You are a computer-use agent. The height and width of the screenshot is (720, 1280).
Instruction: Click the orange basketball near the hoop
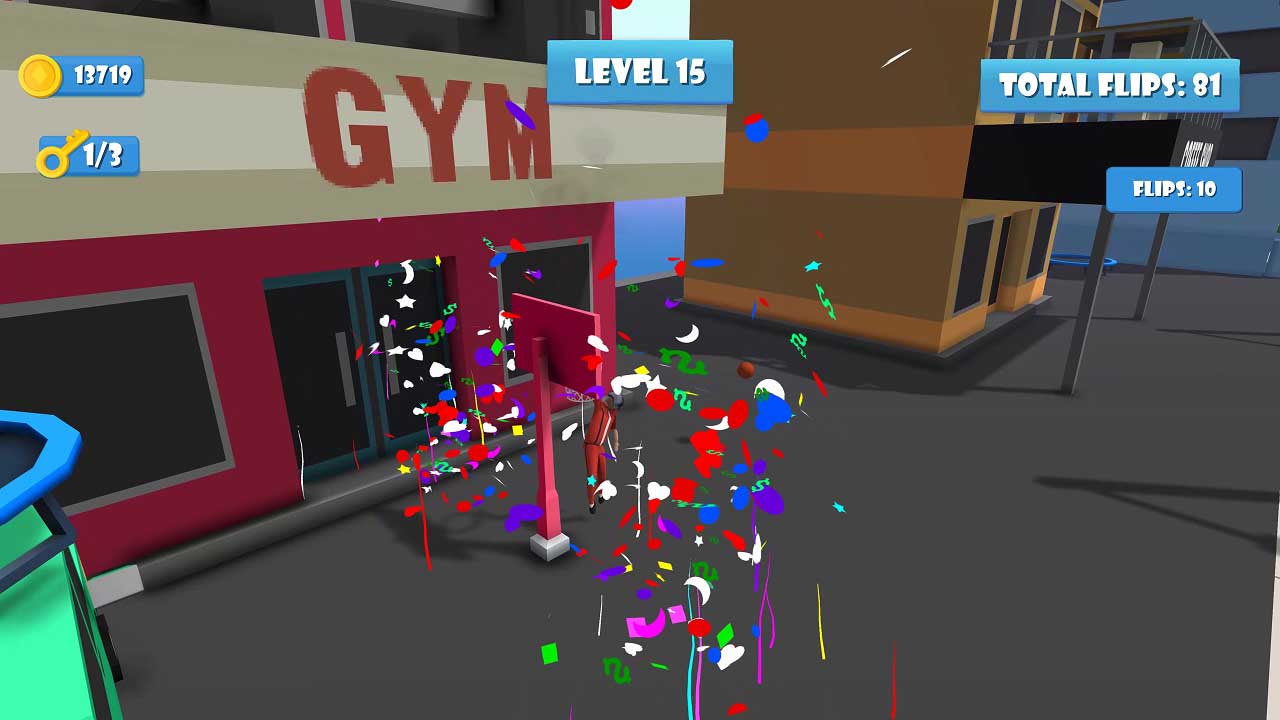pyautogui.click(x=745, y=370)
